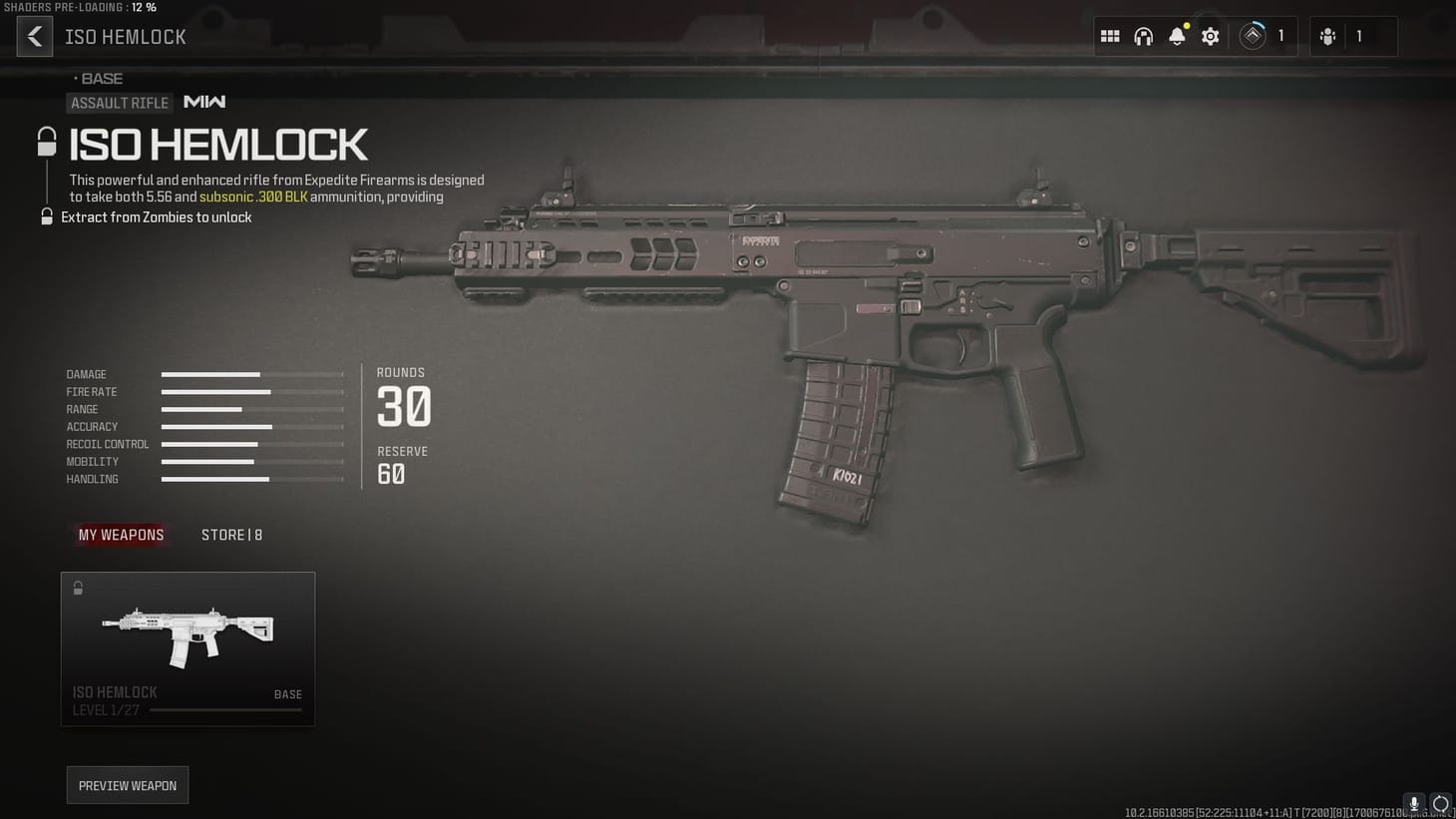Toggle the lock icon beside ISO HEMLOCK title
Viewport: 1456px width, 819px height.
(47, 140)
